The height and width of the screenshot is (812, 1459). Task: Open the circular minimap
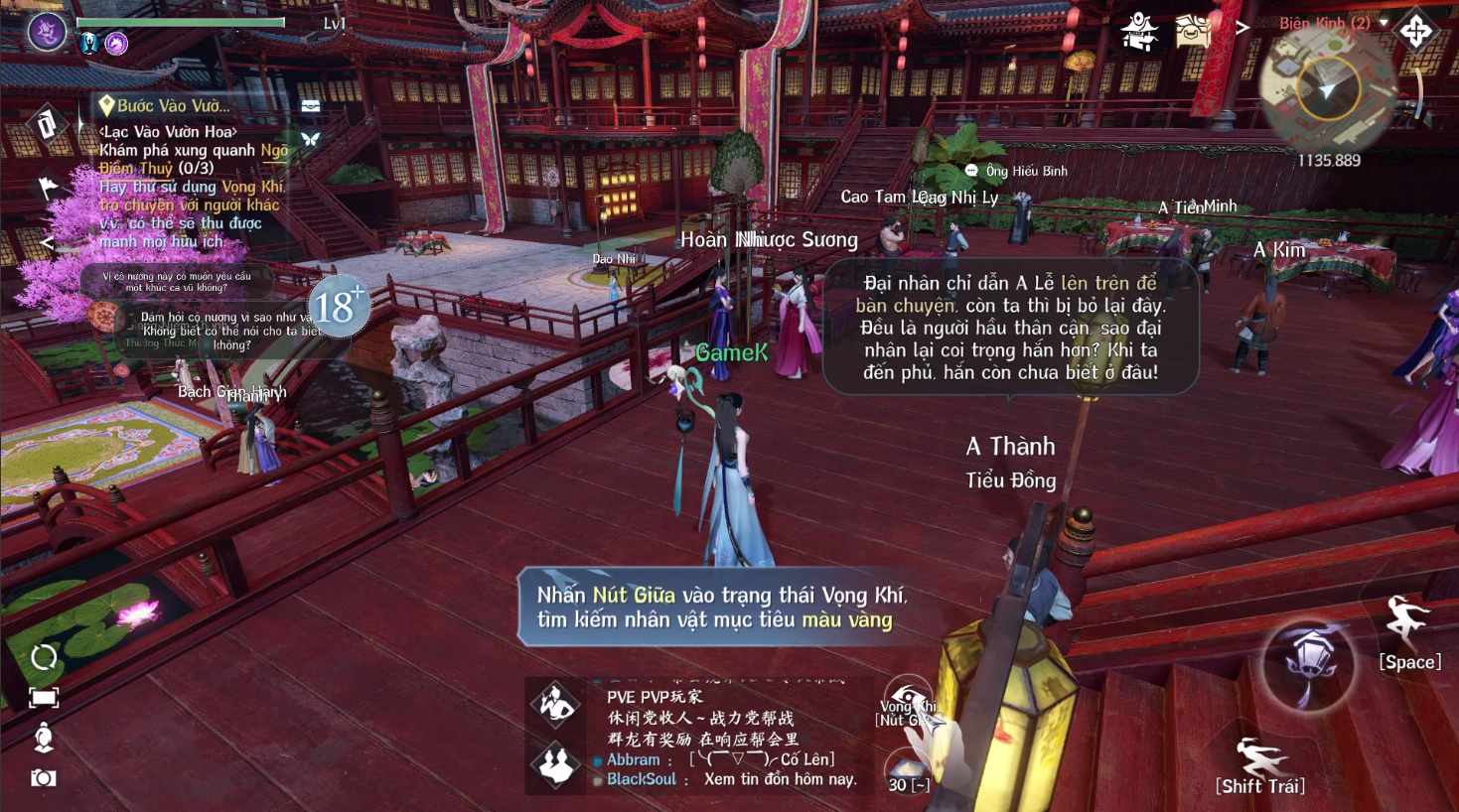[x=1326, y=89]
